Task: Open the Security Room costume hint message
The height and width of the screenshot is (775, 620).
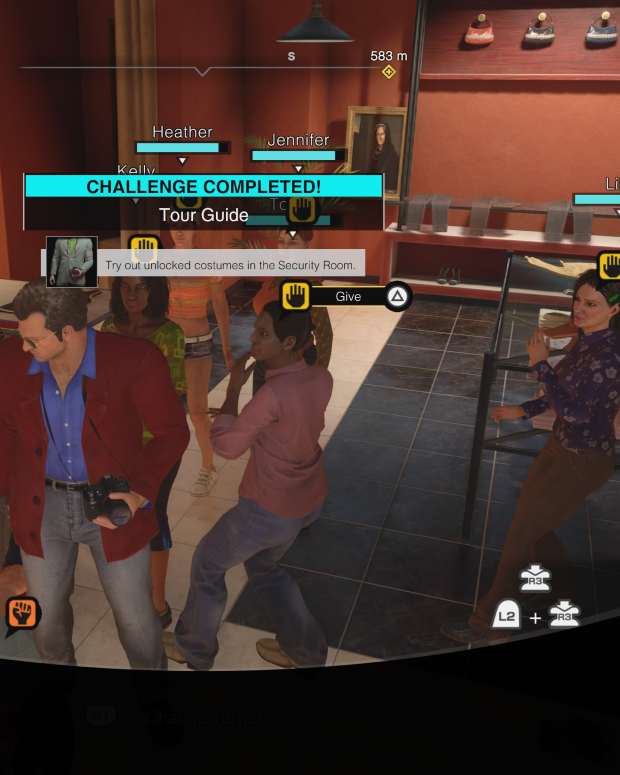Action: [x=230, y=265]
